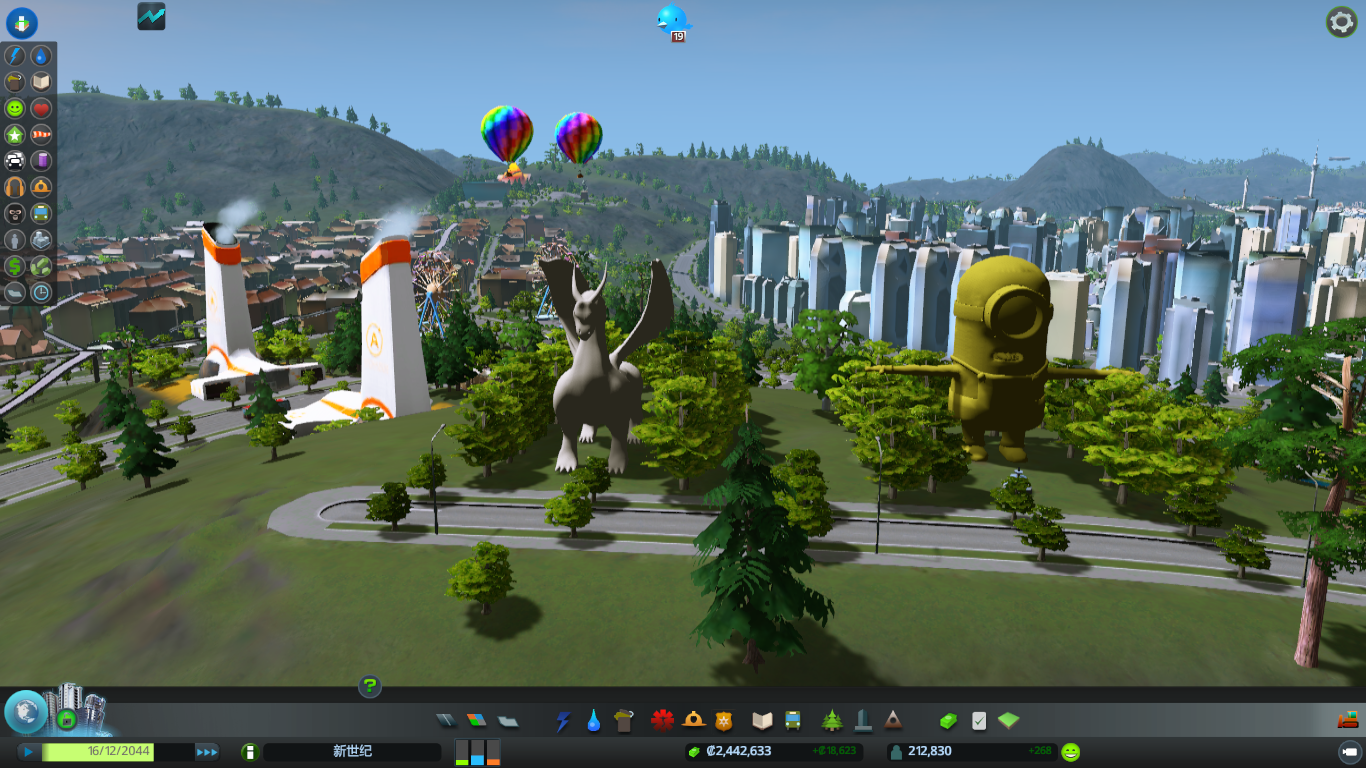Select the education book menu
Screen dimensions: 1366x768
762,720
